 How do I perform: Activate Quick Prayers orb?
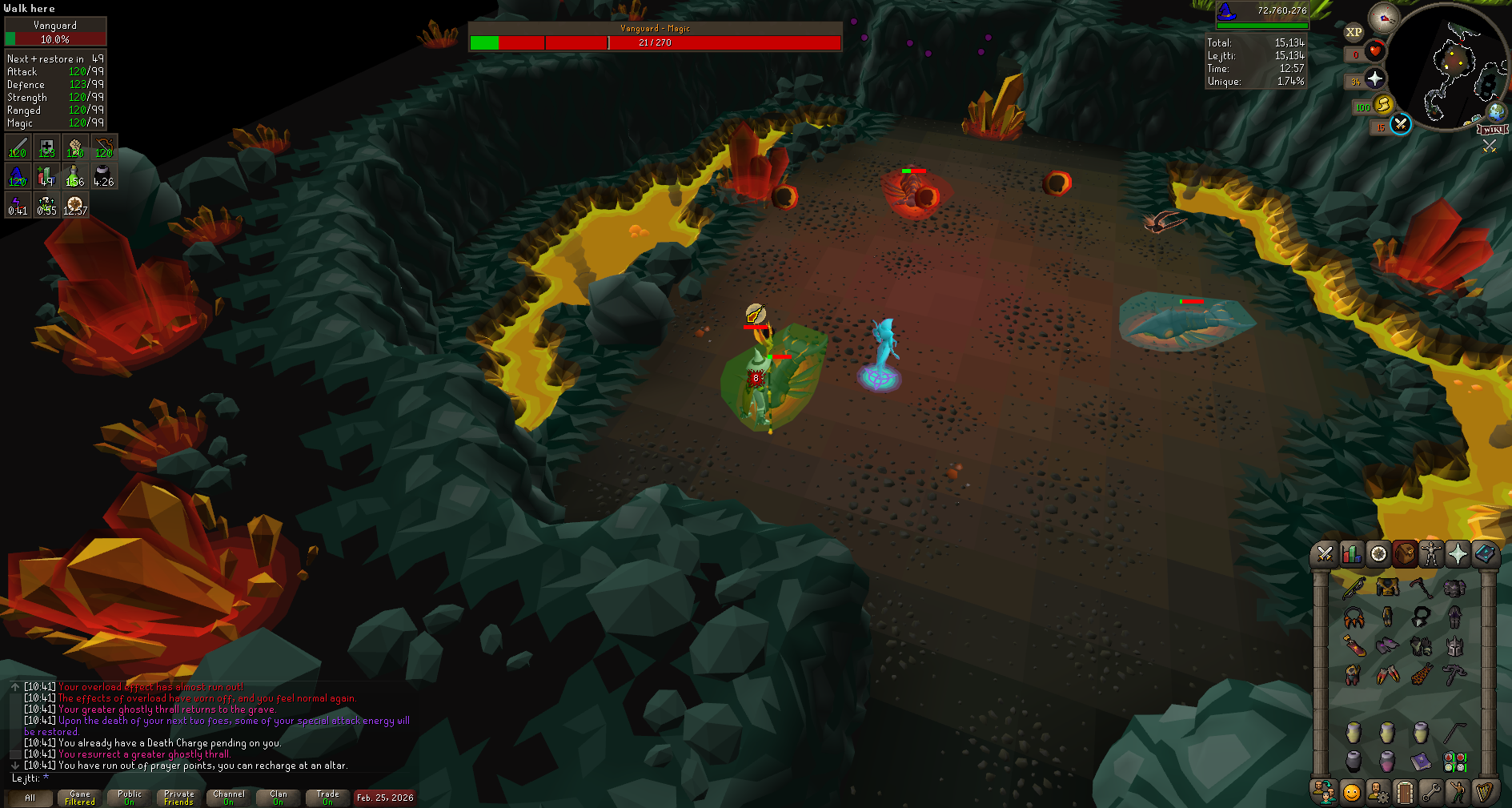tap(1375, 78)
